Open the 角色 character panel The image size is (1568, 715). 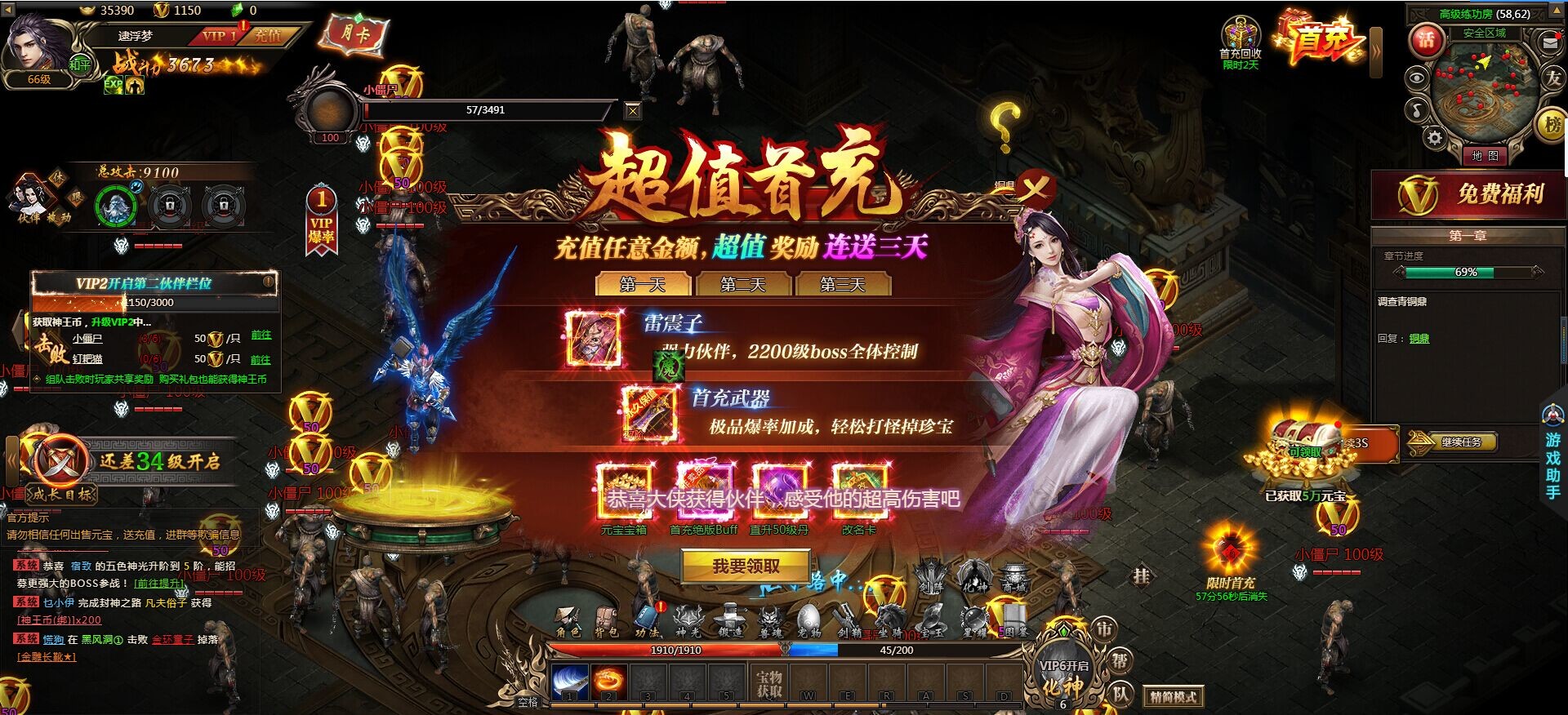coord(569,615)
